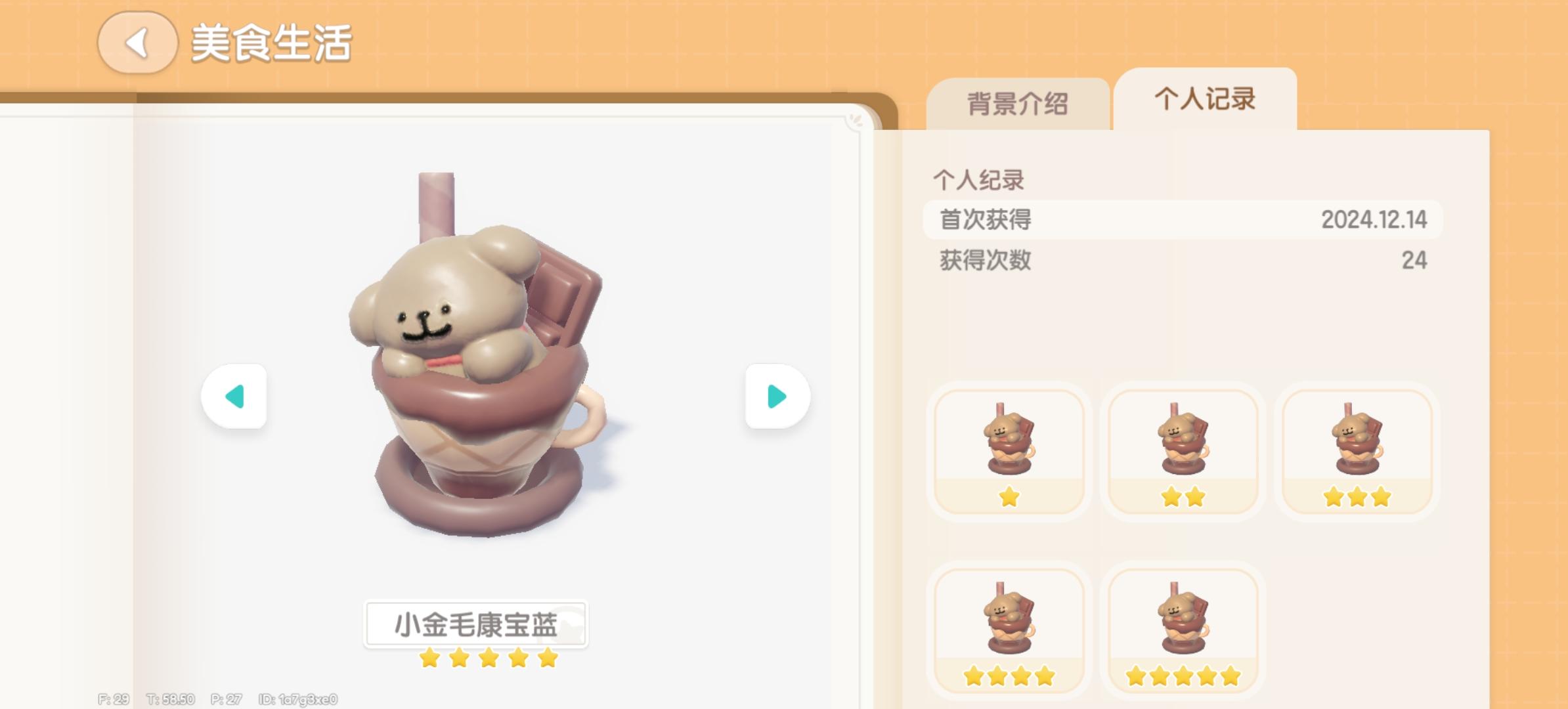Viewport: 1568px width, 709px height.
Task: Click the stars below the four-star thumbnail
Action: [1009, 675]
